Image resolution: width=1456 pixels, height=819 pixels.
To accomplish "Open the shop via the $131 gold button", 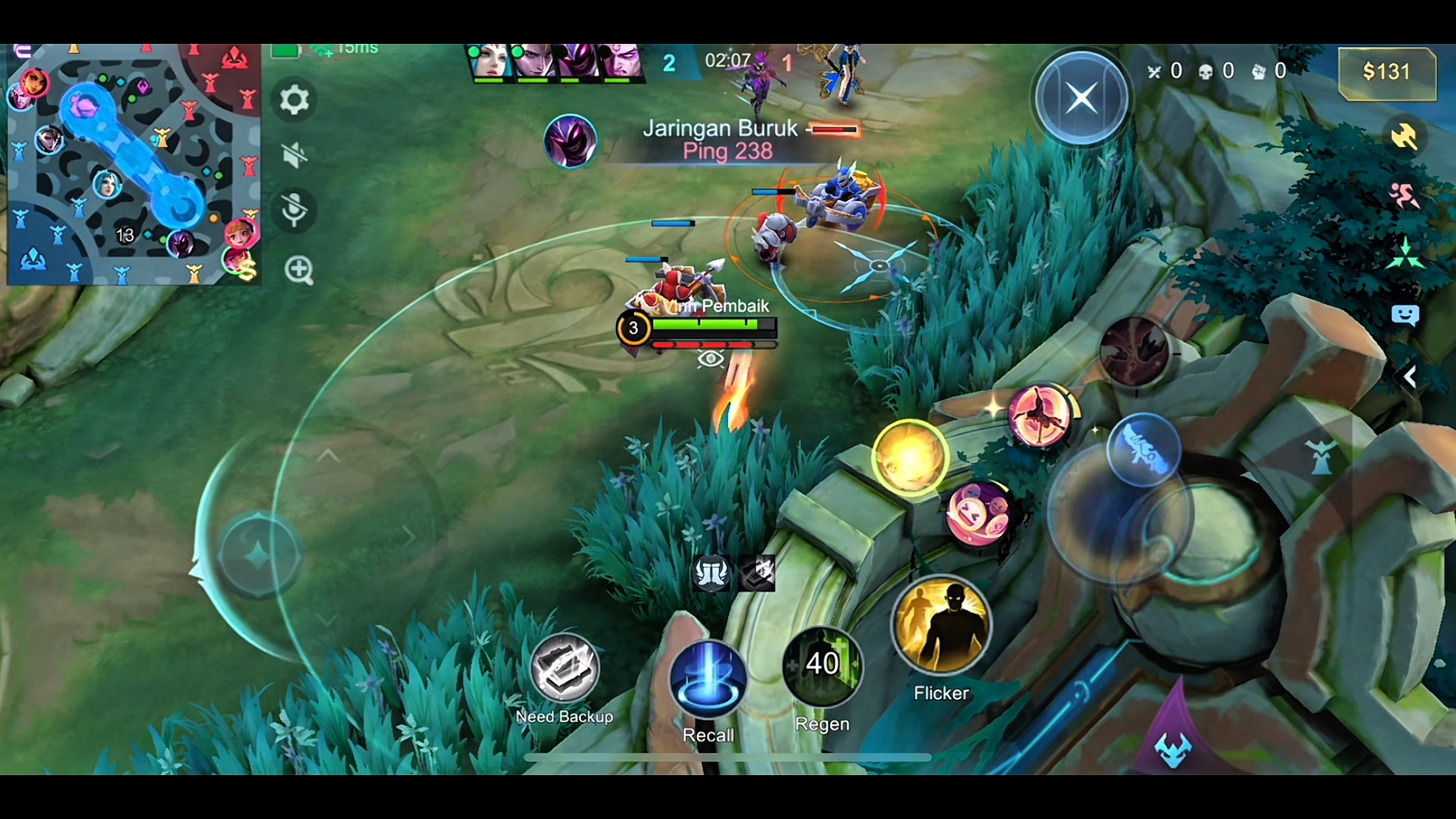I will [1386, 72].
